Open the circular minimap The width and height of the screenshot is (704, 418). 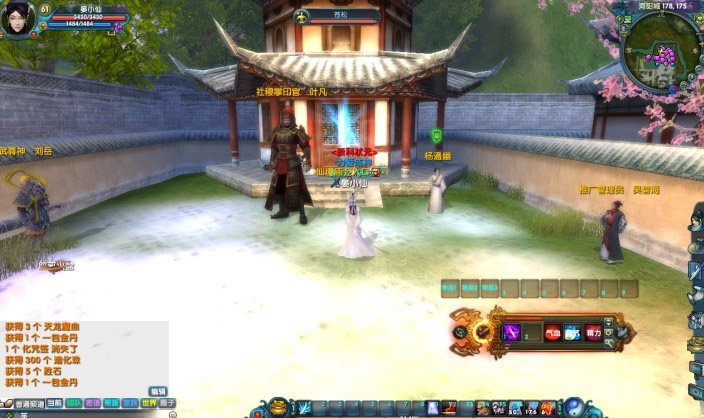point(659,55)
